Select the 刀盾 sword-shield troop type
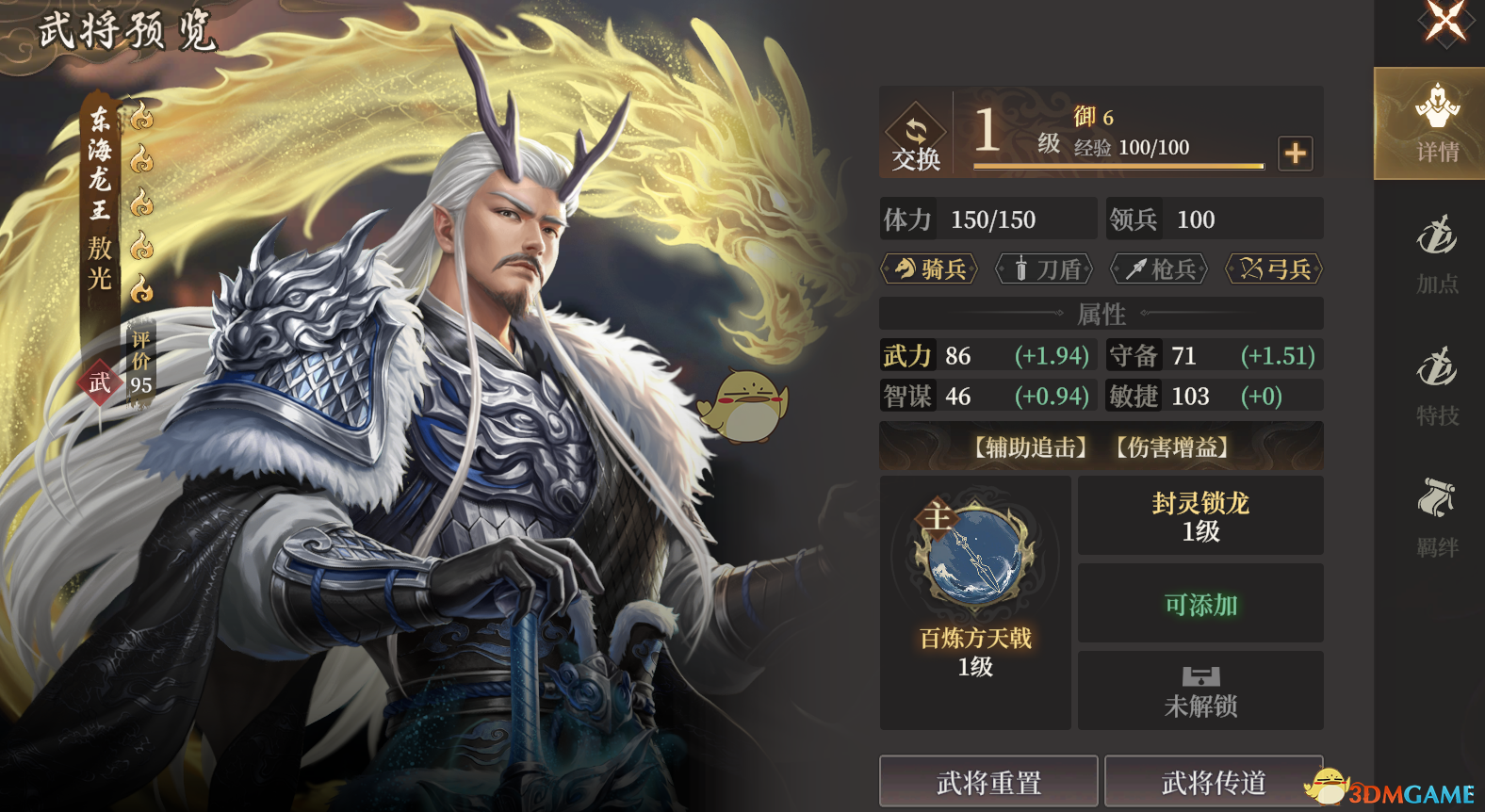The width and height of the screenshot is (1485, 812). 1046,269
